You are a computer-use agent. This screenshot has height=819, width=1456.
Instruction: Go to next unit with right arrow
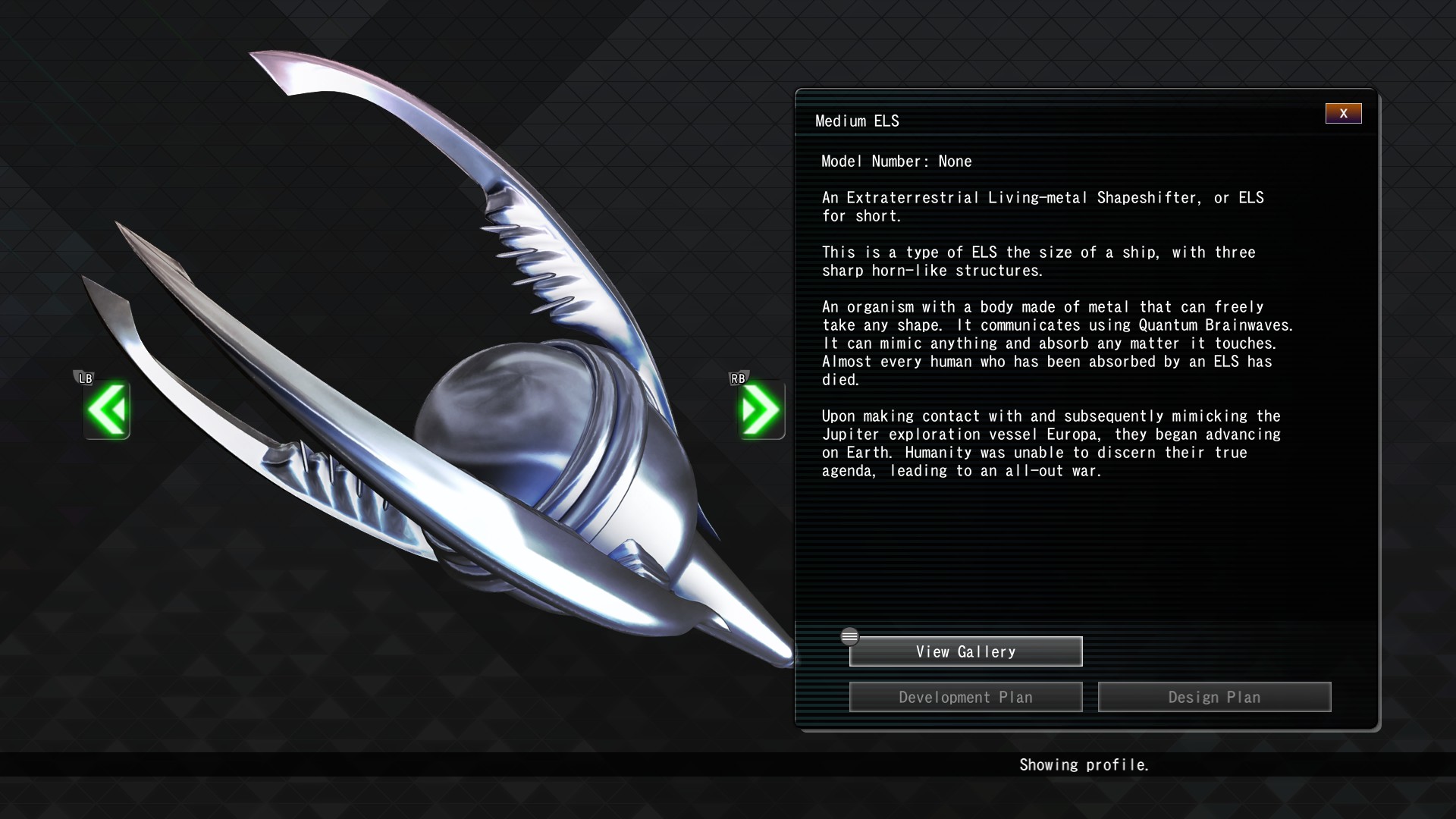761,410
